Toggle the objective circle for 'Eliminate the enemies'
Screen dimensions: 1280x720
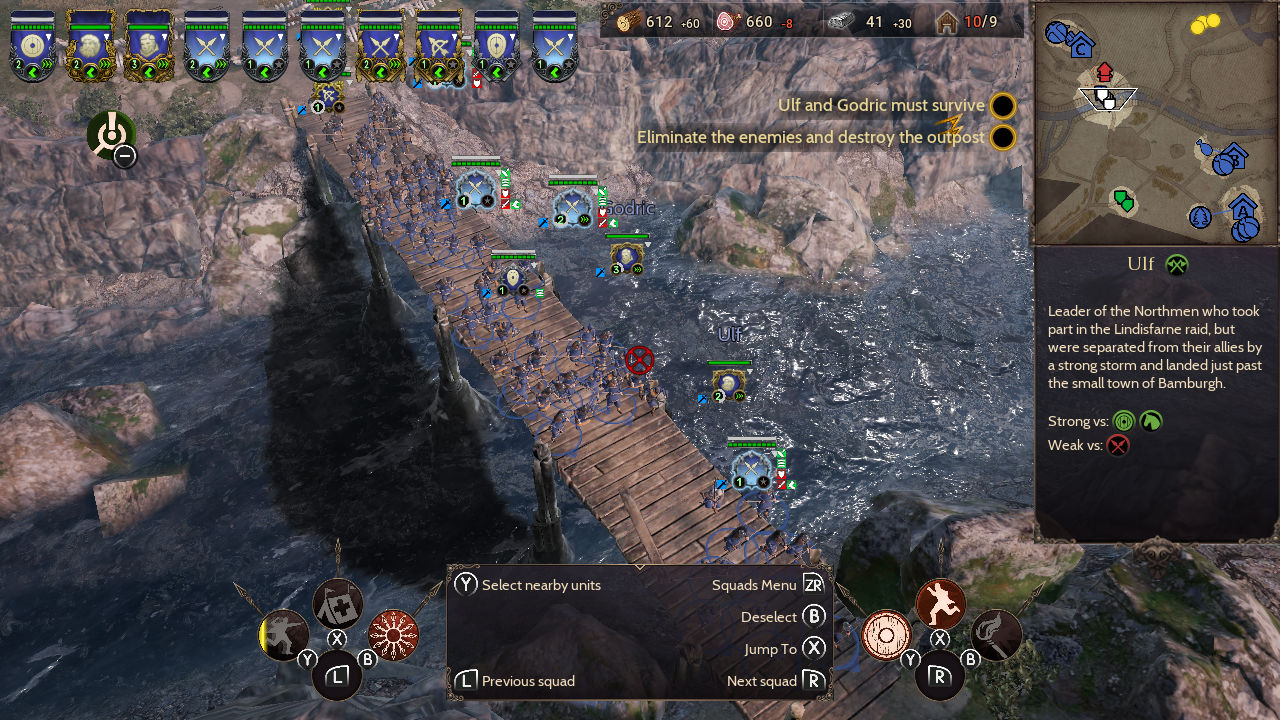(1001, 137)
